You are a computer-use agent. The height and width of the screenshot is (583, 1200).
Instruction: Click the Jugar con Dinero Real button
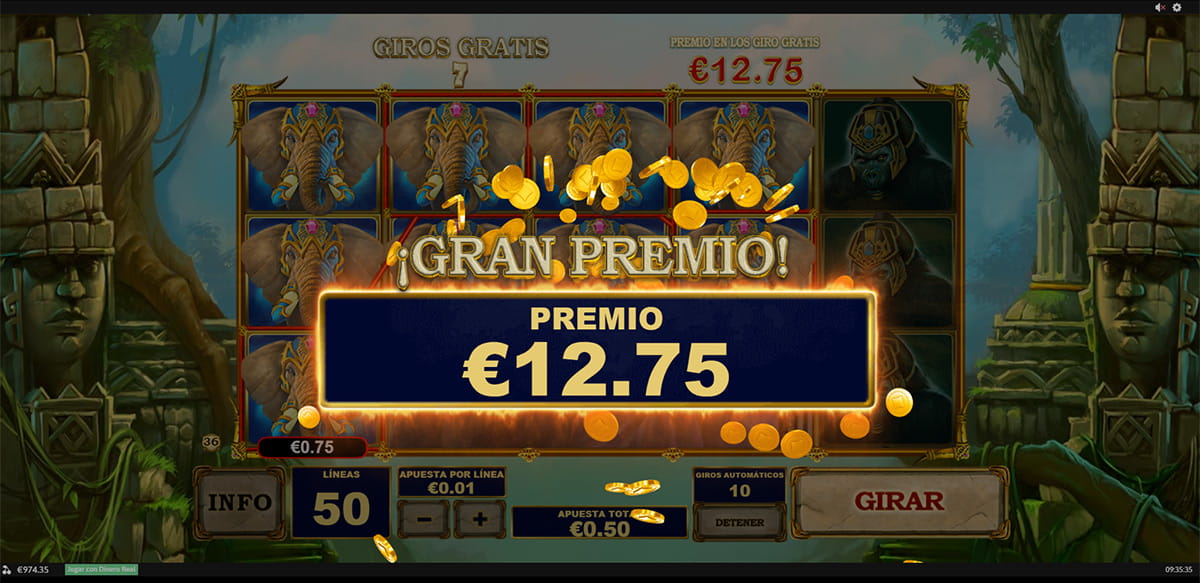pos(101,570)
